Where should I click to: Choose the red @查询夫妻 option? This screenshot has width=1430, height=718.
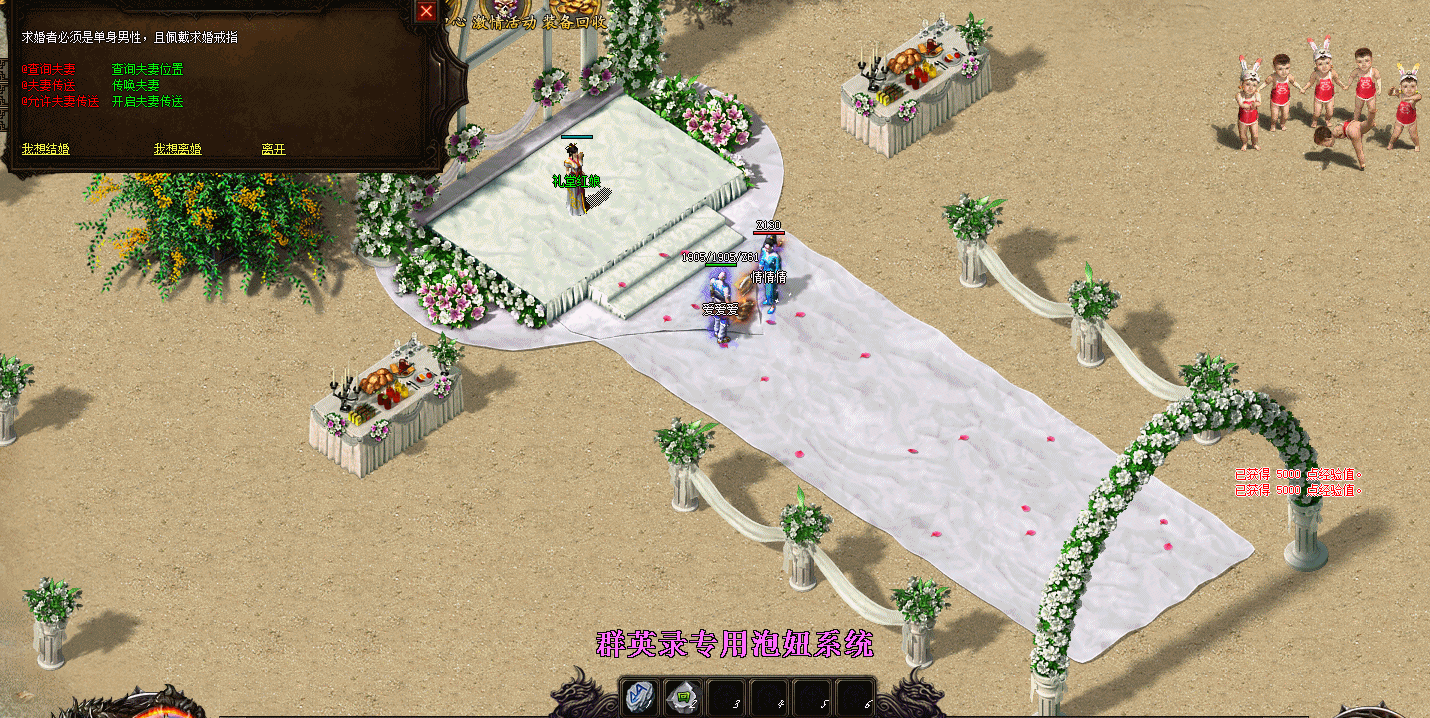[49, 70]
